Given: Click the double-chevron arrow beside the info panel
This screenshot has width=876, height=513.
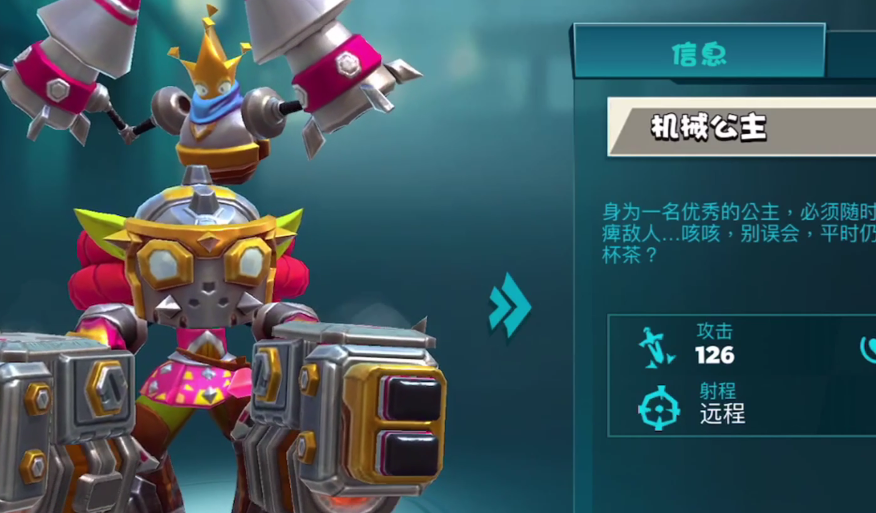Looking at the screenshot, I should pyautogui.click(x=509, y=304).
